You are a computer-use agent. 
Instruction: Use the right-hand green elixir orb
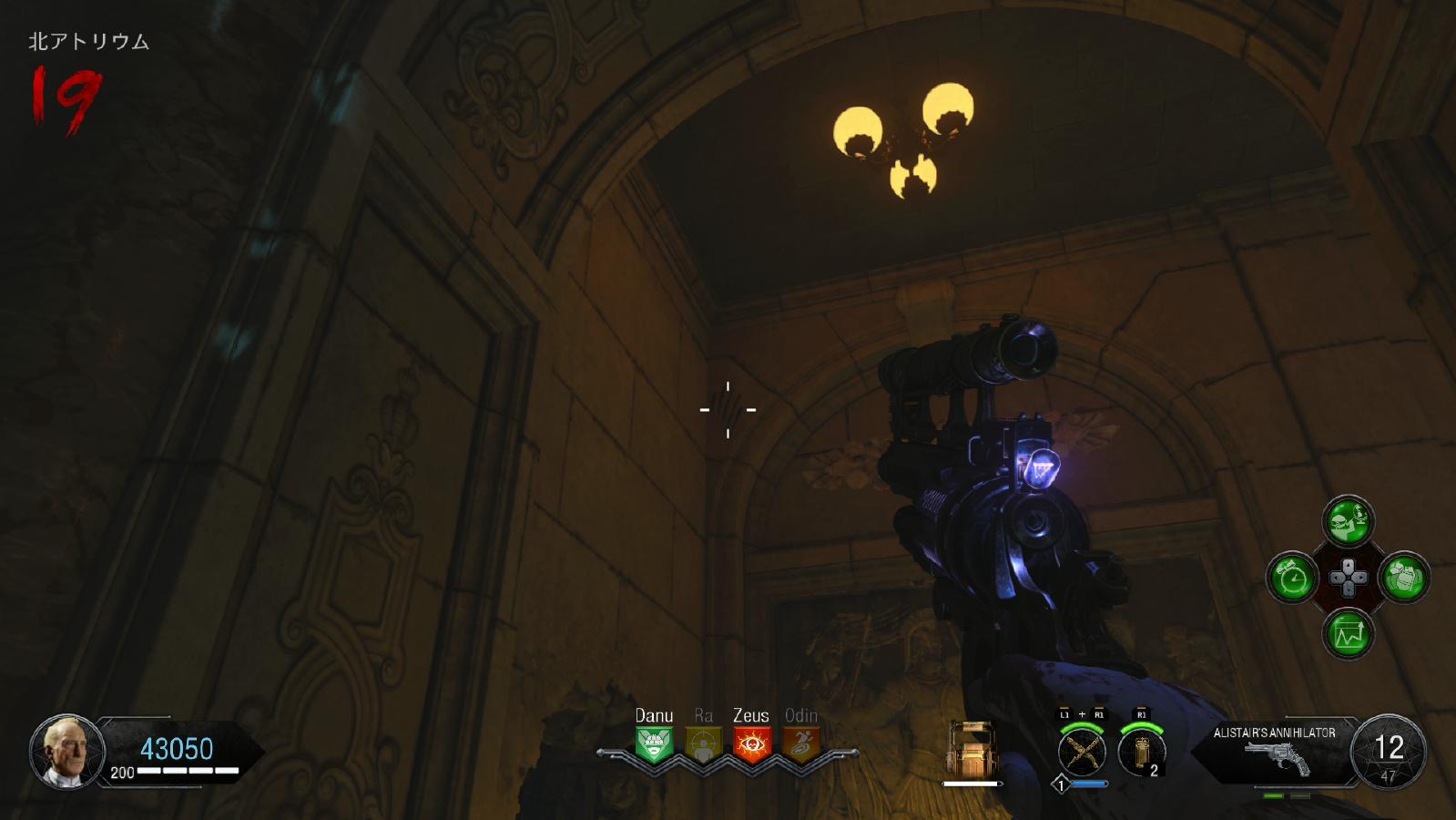pos(1404,578)
